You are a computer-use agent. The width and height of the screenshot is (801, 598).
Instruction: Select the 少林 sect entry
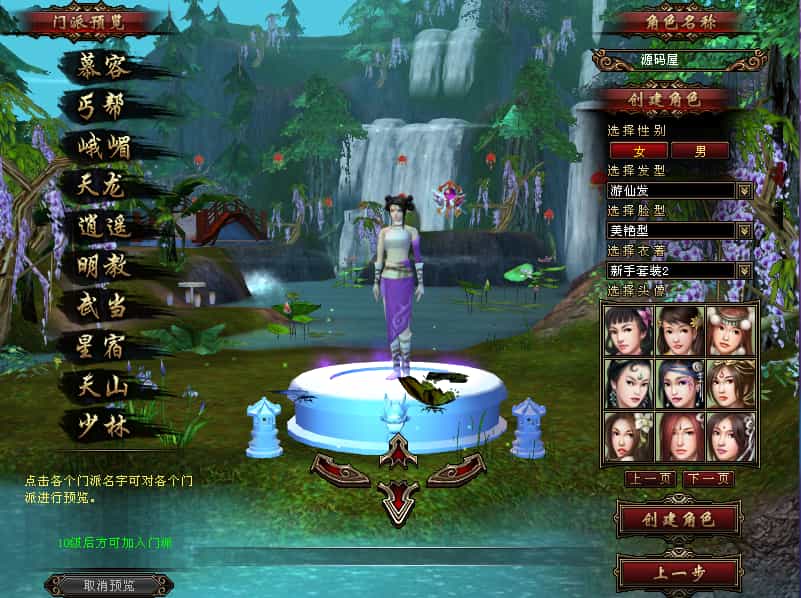(104, 425)
